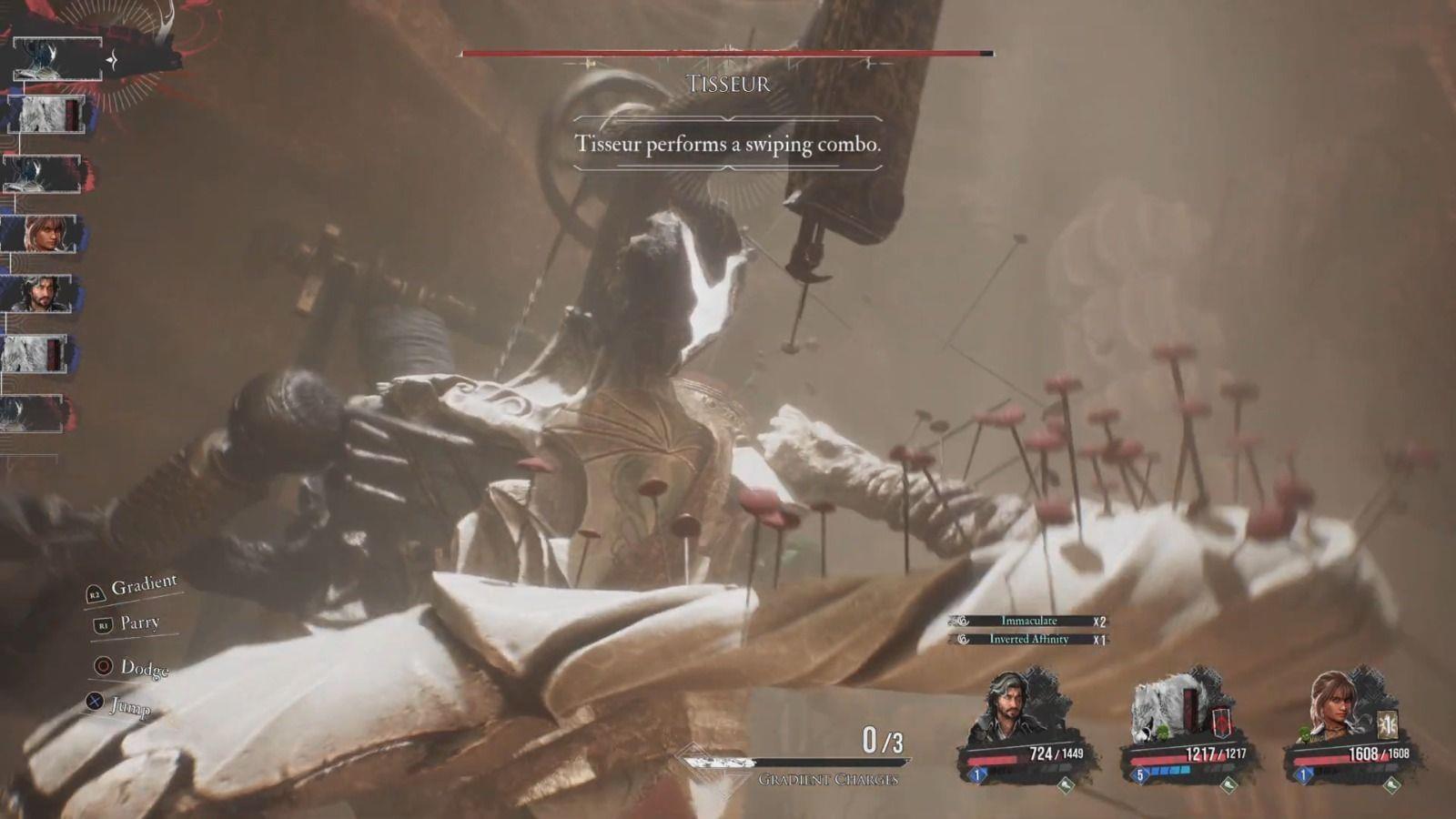Click Maelle's stance card icon
1456x819 pixels.
pyautogui.click(x=1386, y=725)
